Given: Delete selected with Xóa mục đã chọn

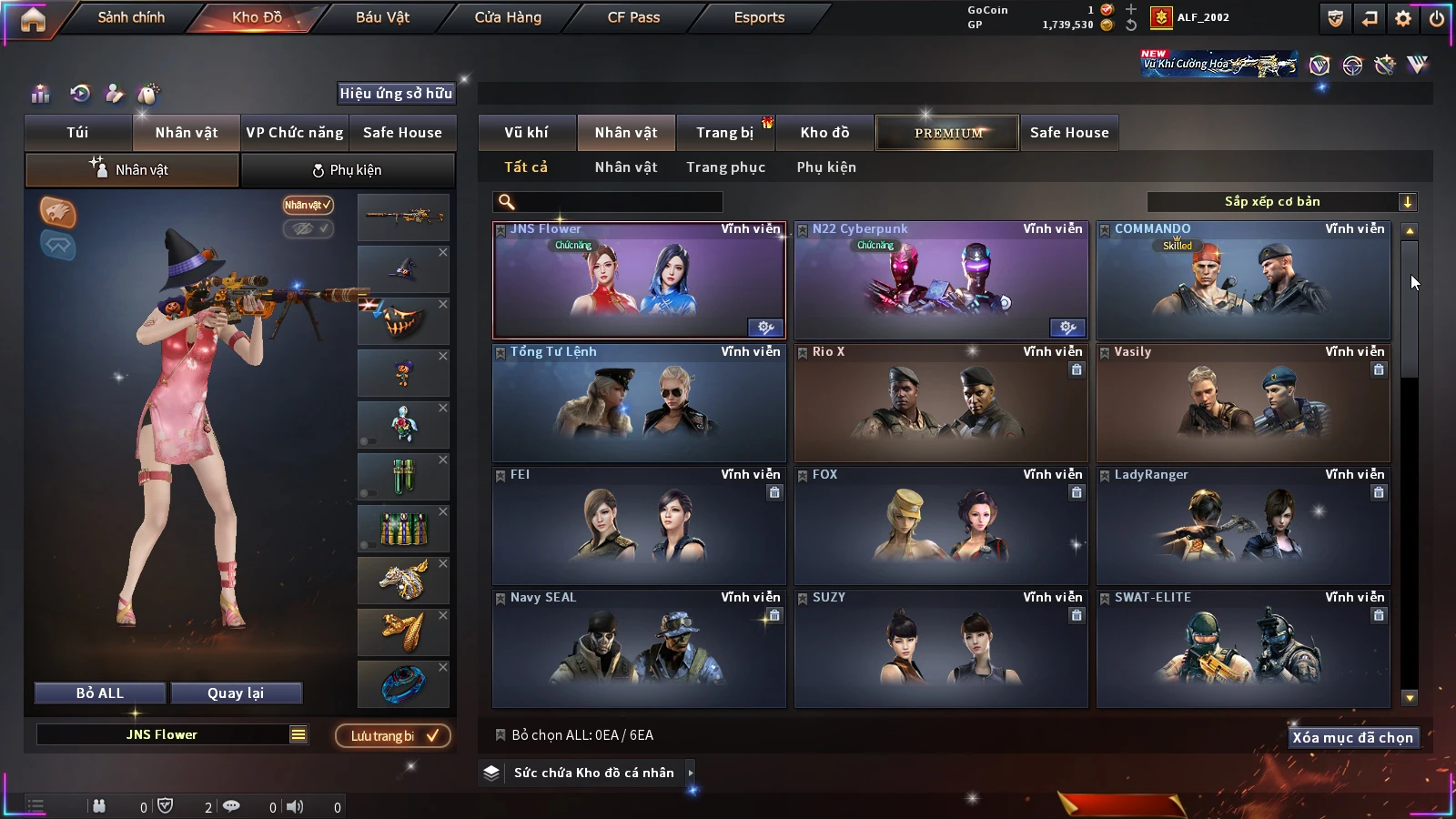Looking at the screenshot, I should (x=1352, y=738).
